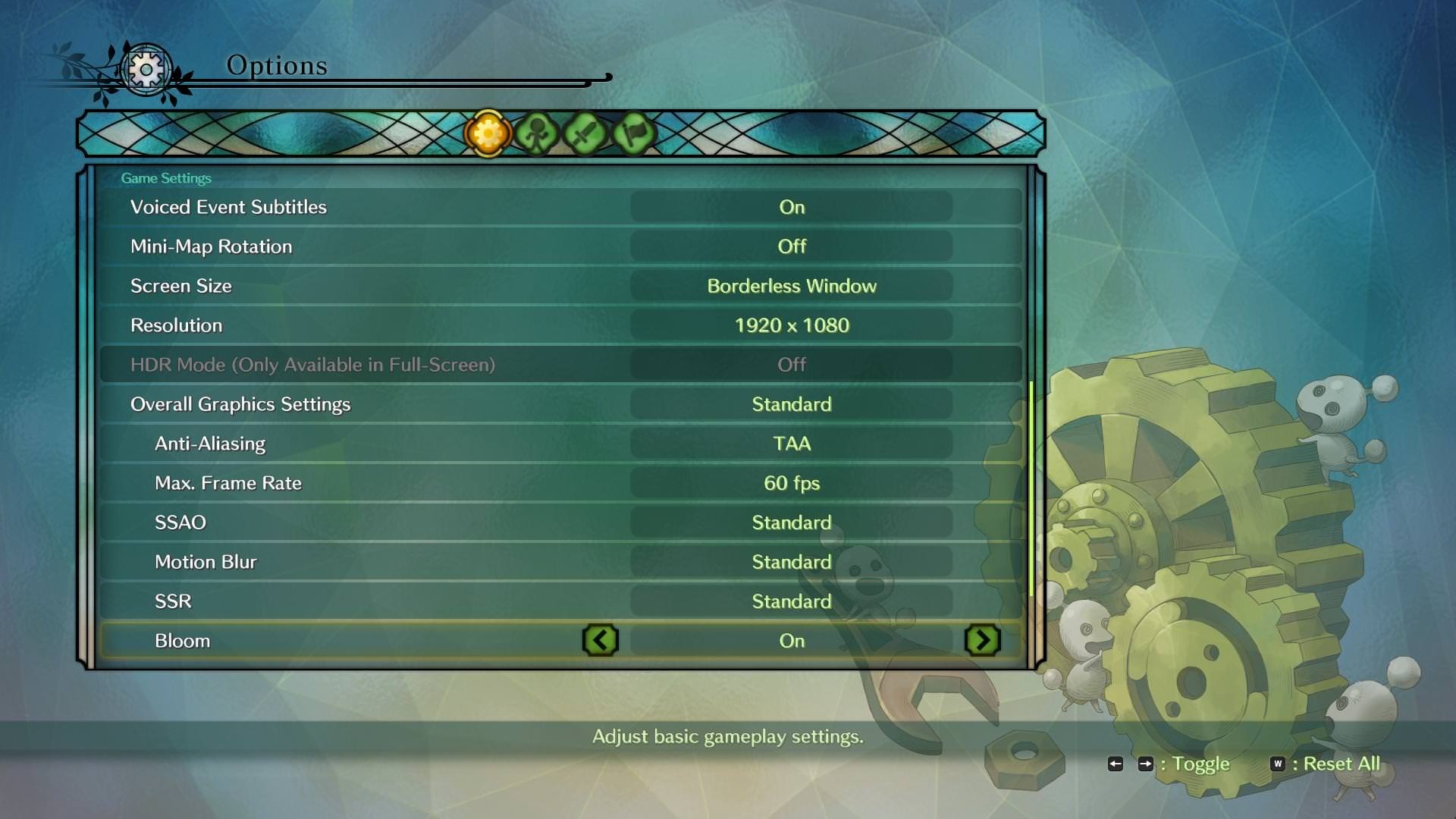Open the sword battle settings tab
This screenshot has width=1456, height=819.
tap(585, 133)
